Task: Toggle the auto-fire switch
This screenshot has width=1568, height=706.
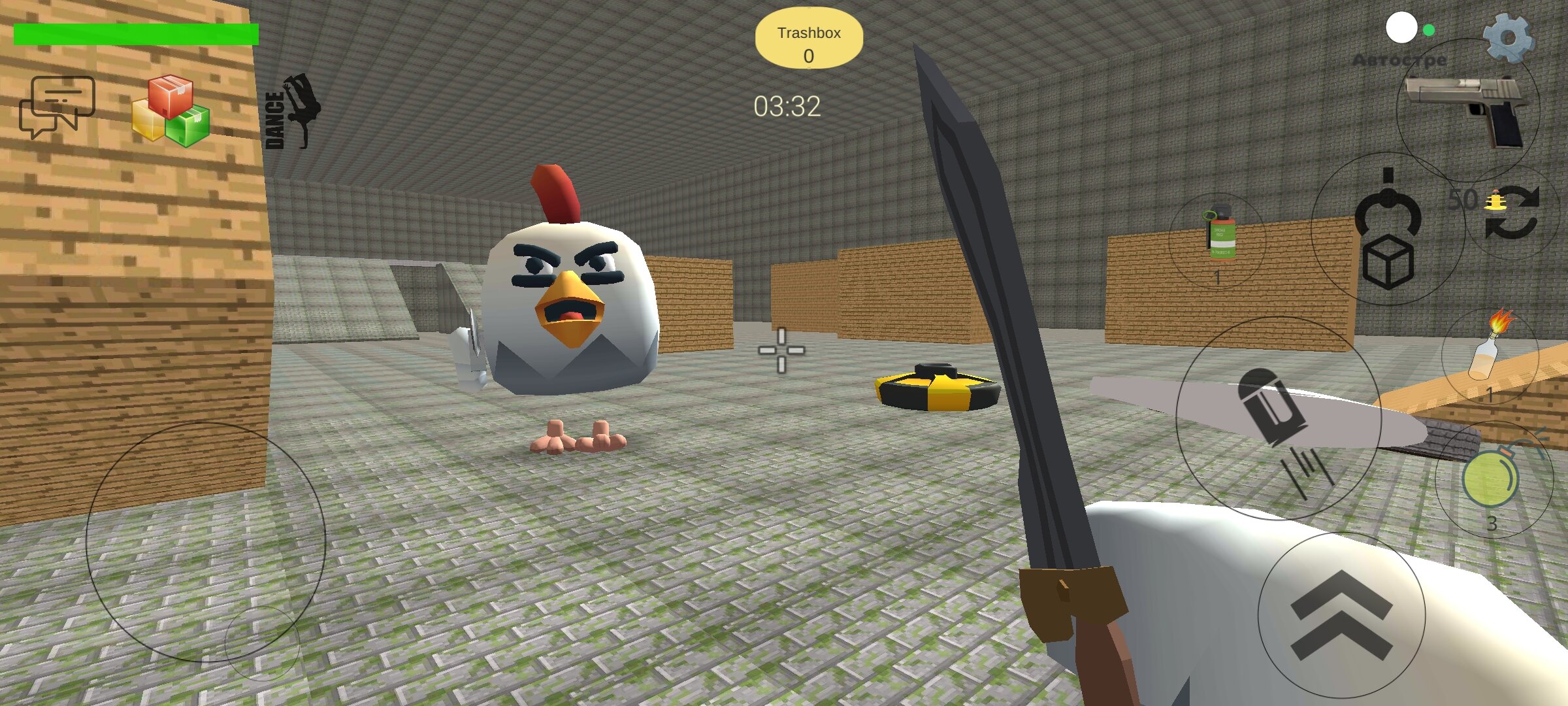Action: coord(1409,29)
